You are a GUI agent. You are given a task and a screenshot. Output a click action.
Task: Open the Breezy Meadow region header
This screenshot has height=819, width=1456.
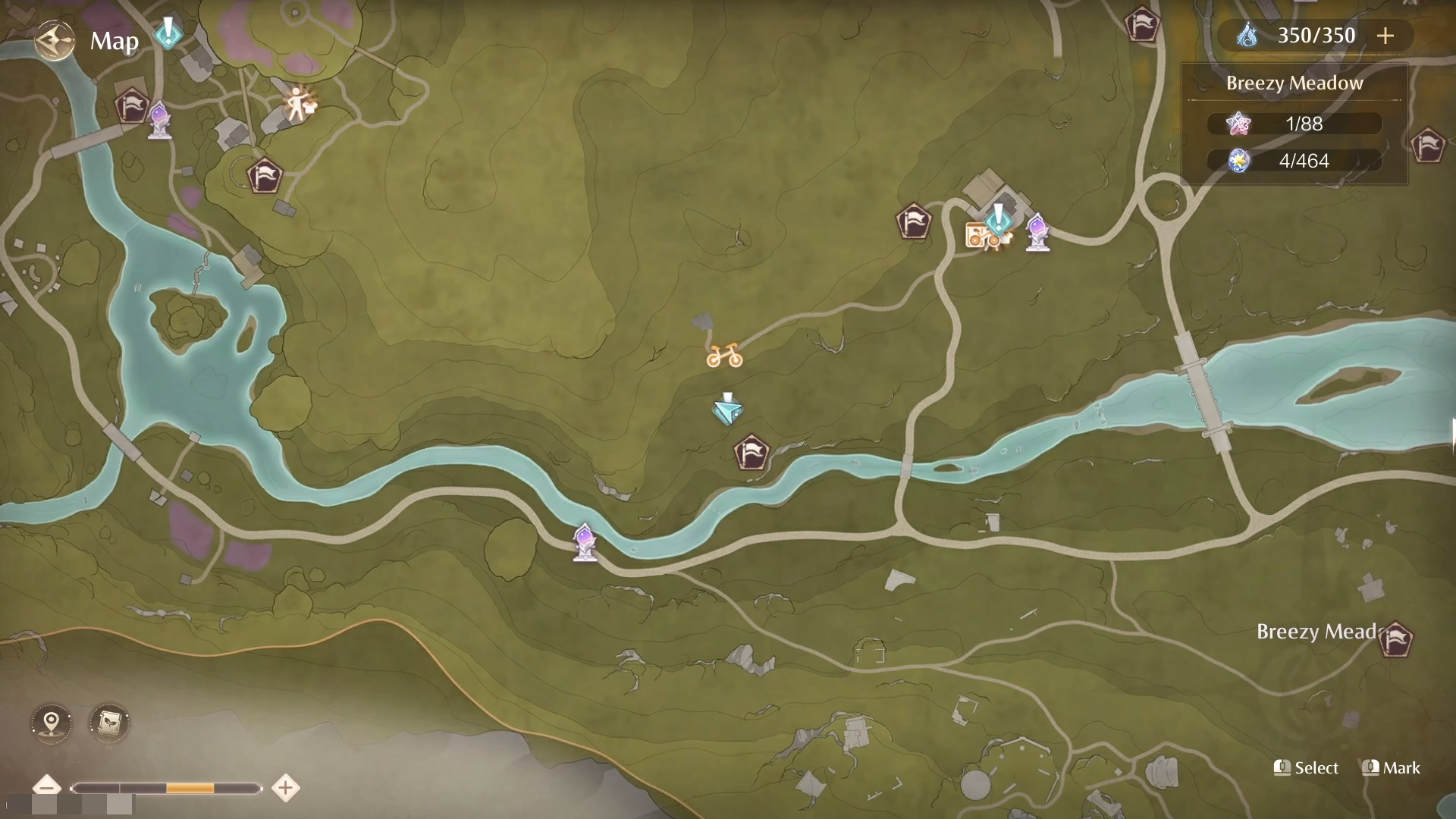[1294, 83]
